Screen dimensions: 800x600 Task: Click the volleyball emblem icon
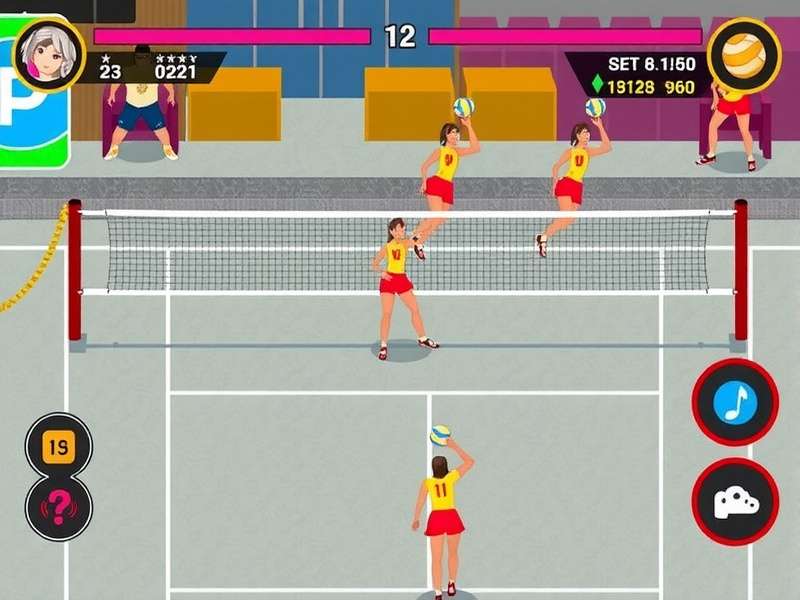744,54
